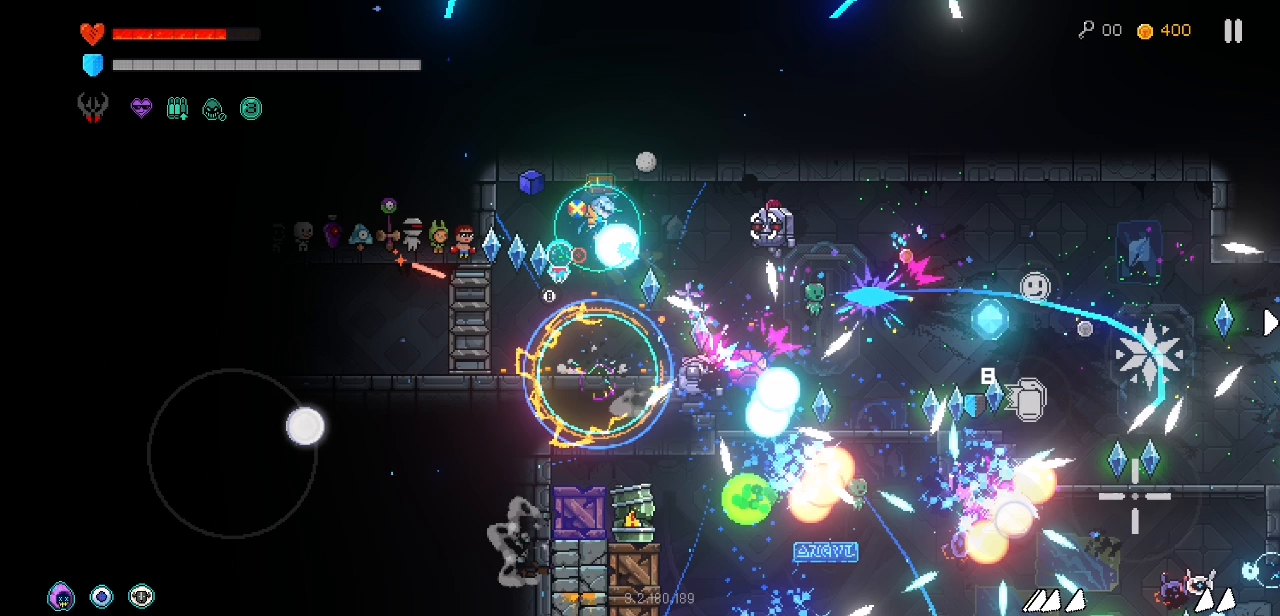Tap the blue eyeball pet icon

101,597
